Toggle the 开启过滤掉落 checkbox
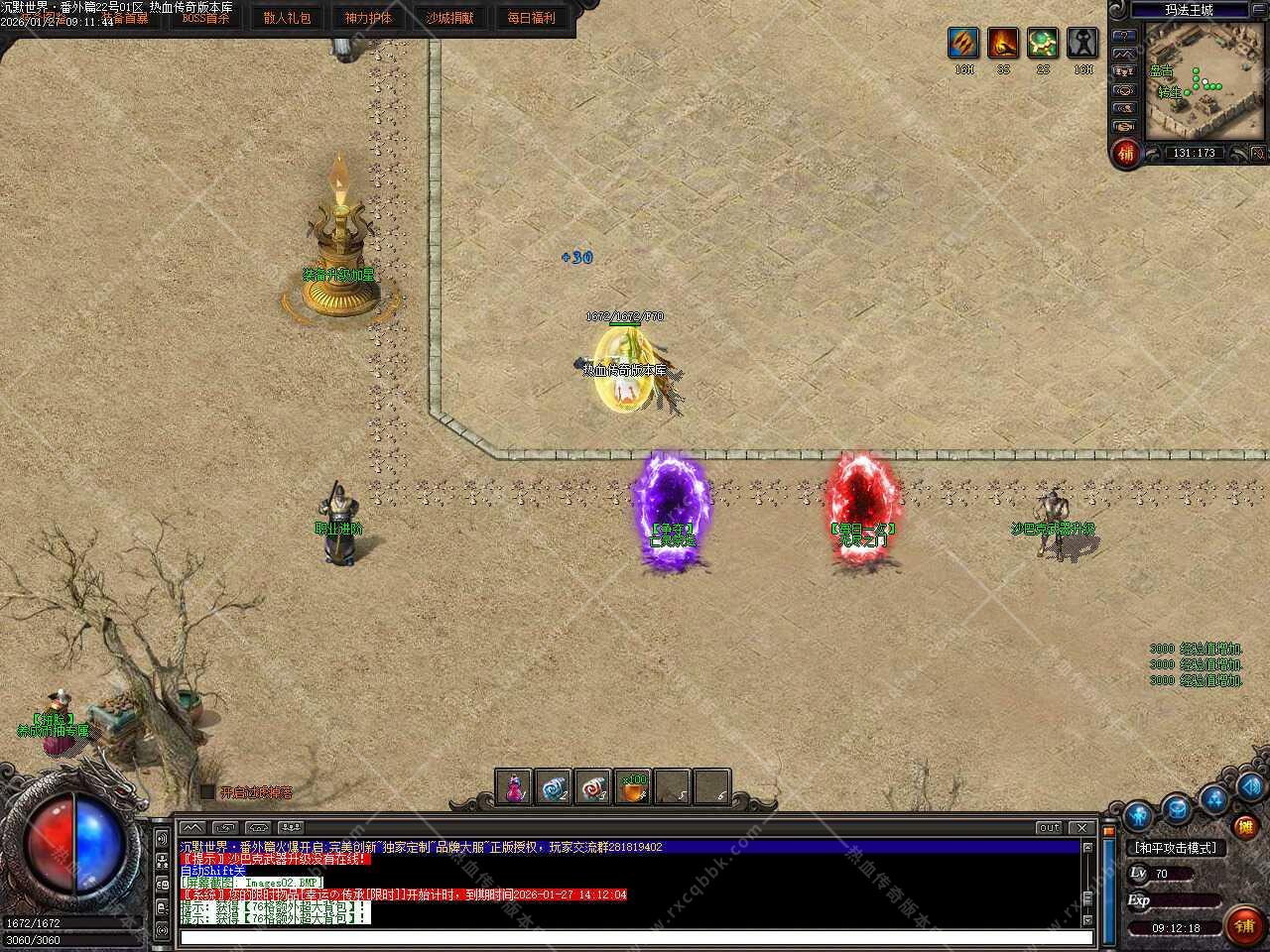 [207, 792]
